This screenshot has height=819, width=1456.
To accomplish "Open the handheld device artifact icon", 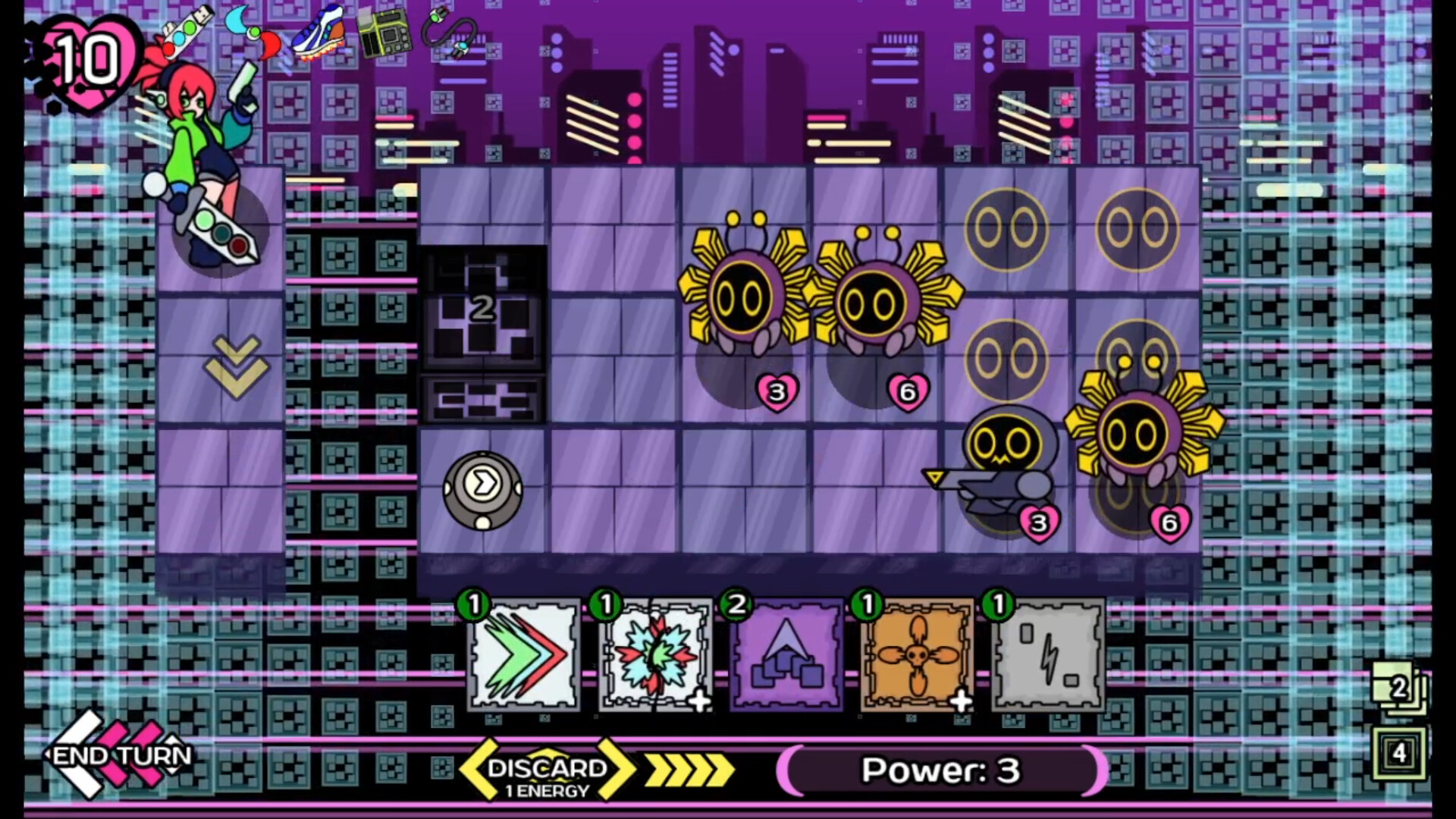I will click(x=385, y=32).
